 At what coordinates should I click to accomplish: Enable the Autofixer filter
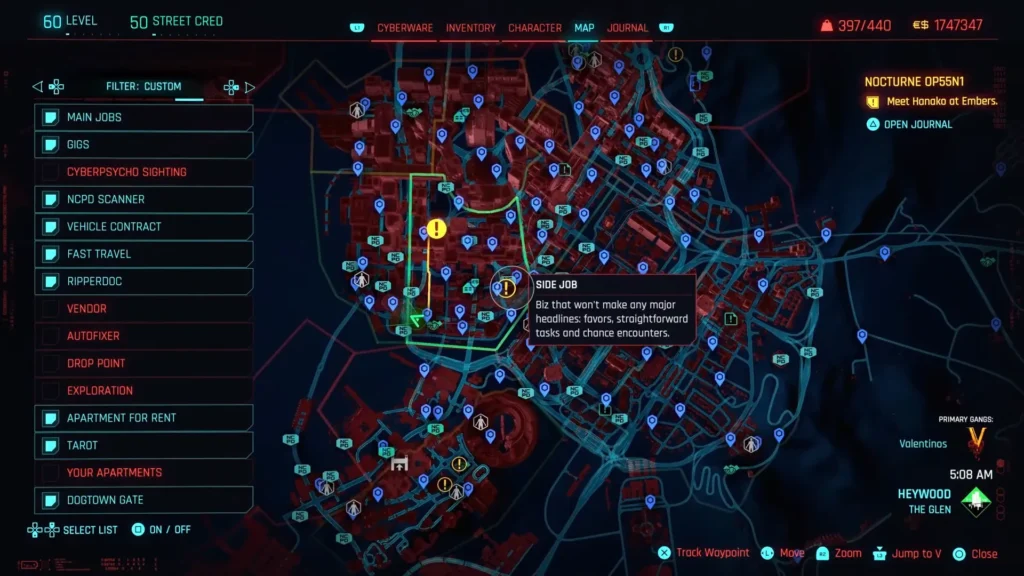pos(144,336)
